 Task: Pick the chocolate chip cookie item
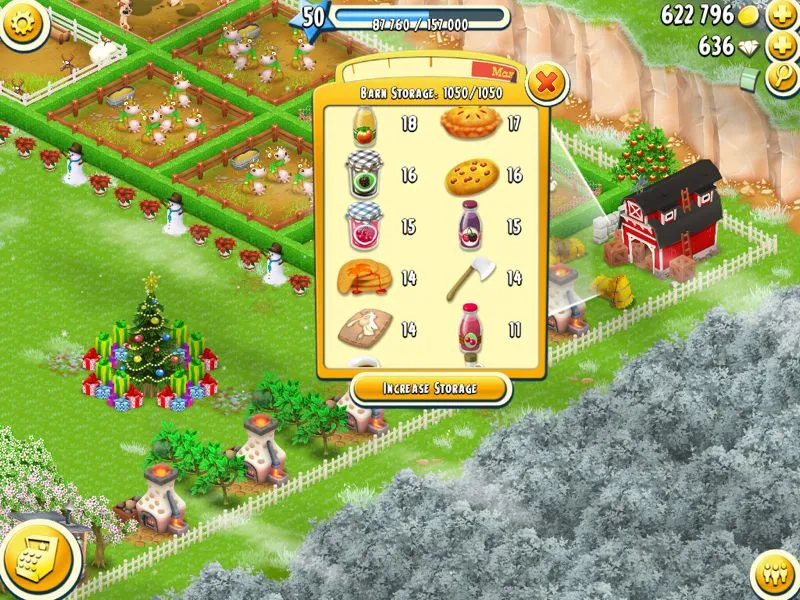[469, 176]
